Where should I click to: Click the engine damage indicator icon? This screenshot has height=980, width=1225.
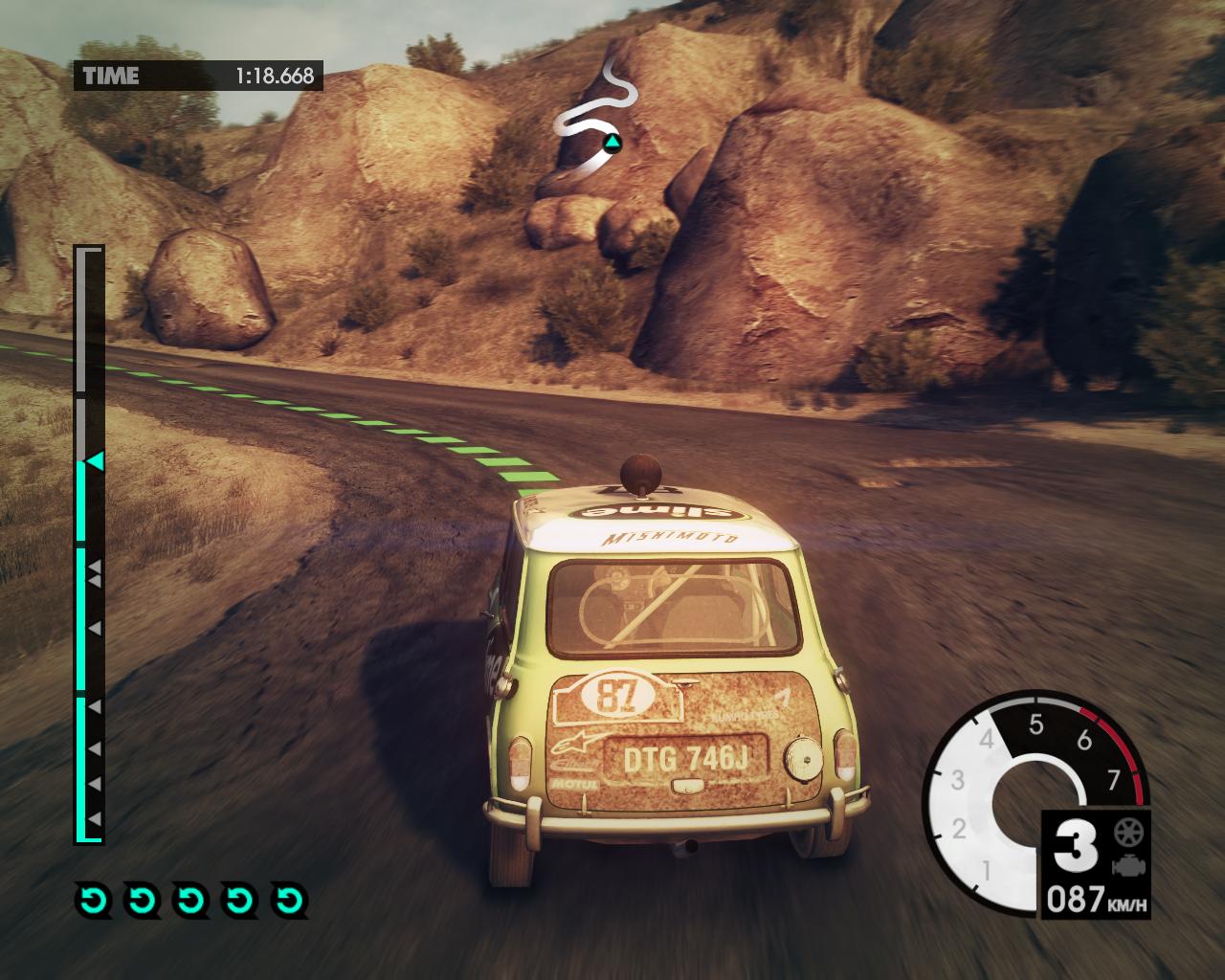[x=1127, y=866]
